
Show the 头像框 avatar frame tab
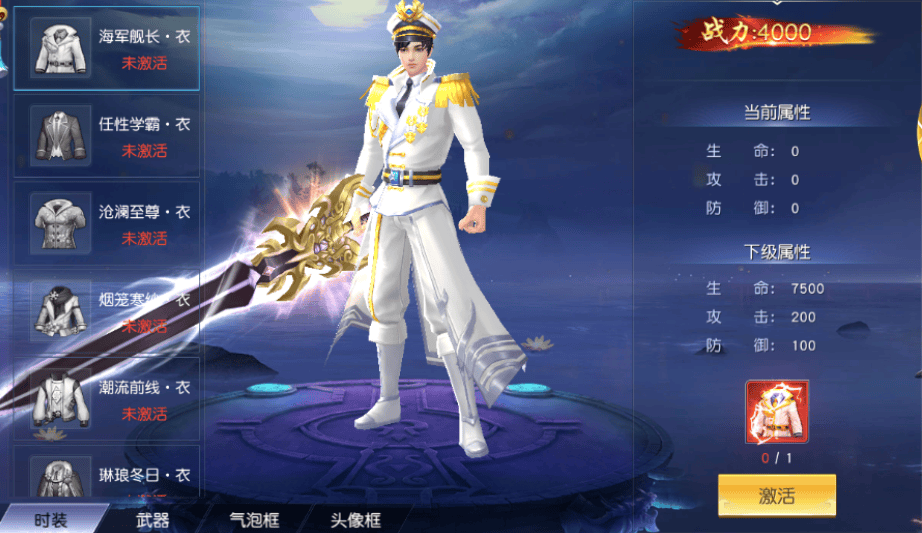pos(355,520)
